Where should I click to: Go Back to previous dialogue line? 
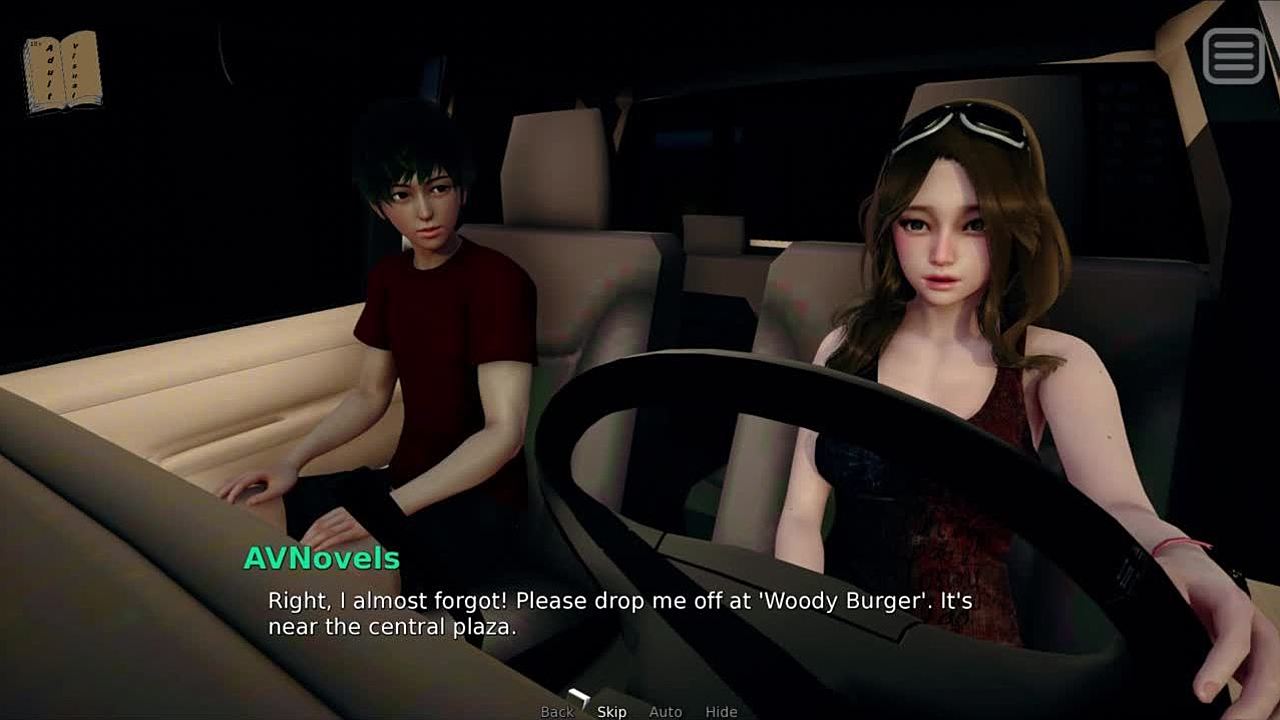[x=557, y=712]
